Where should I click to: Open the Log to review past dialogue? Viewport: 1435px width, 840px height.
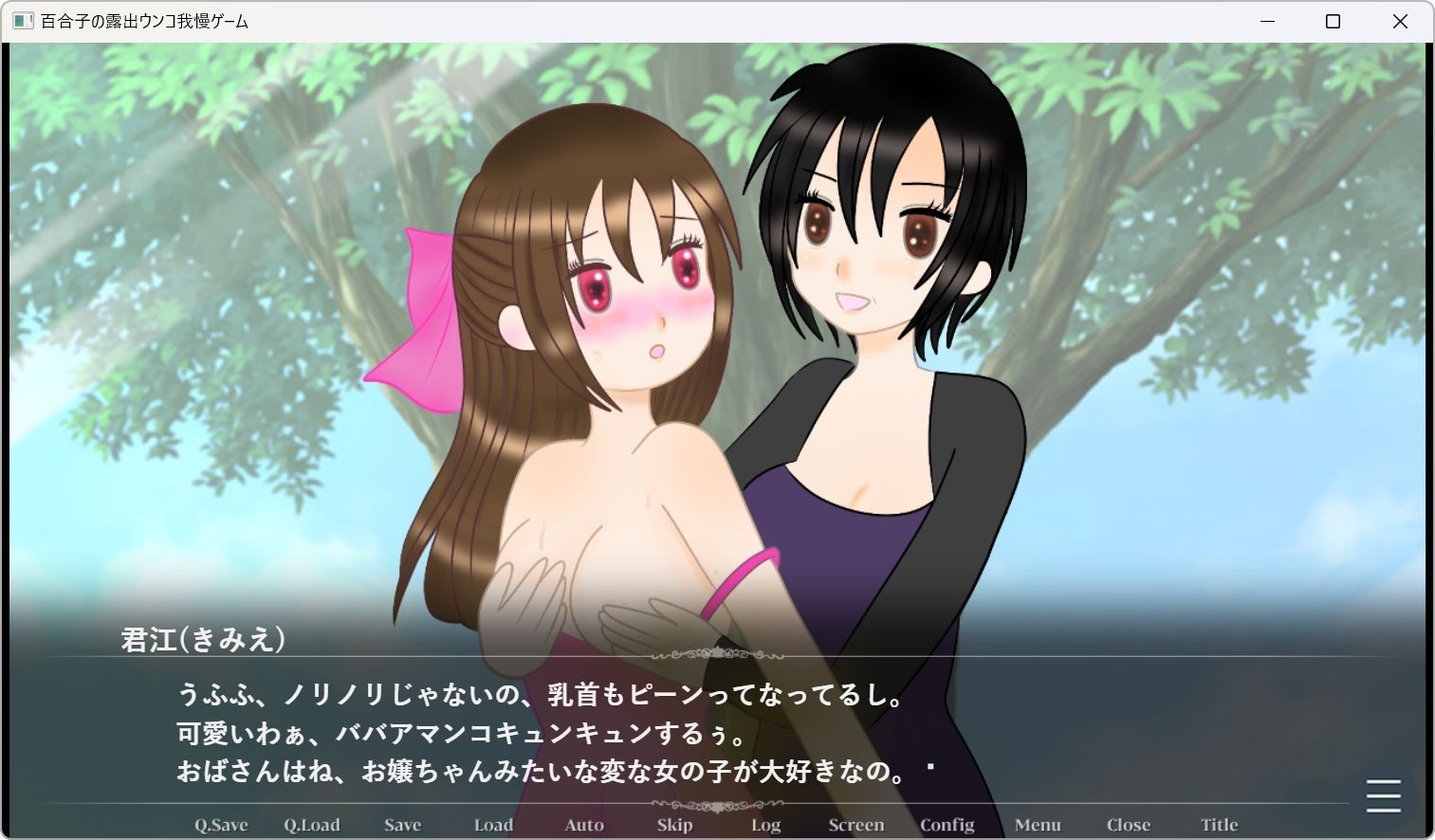764,824
